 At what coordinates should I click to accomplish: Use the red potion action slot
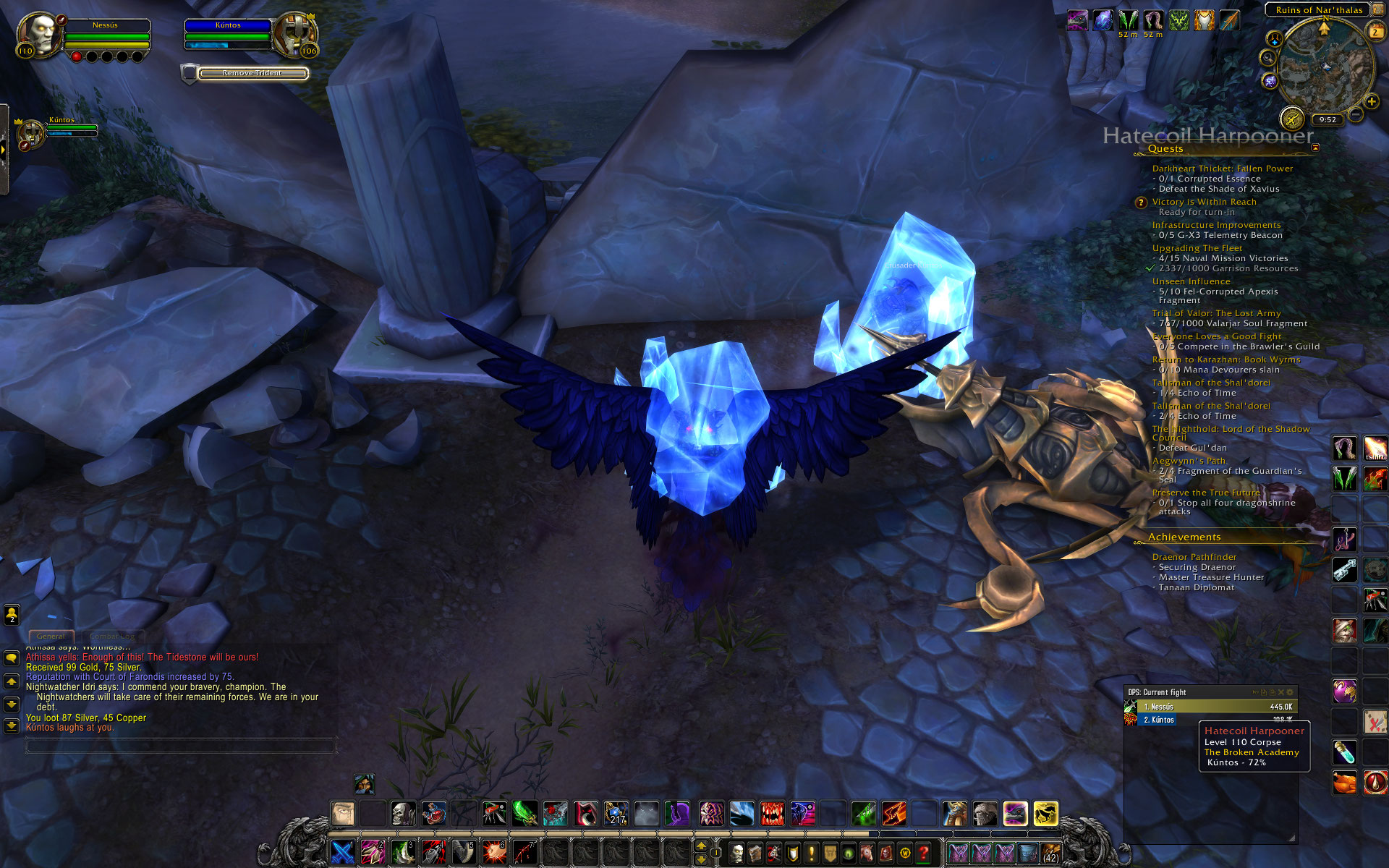[1375, 782]
